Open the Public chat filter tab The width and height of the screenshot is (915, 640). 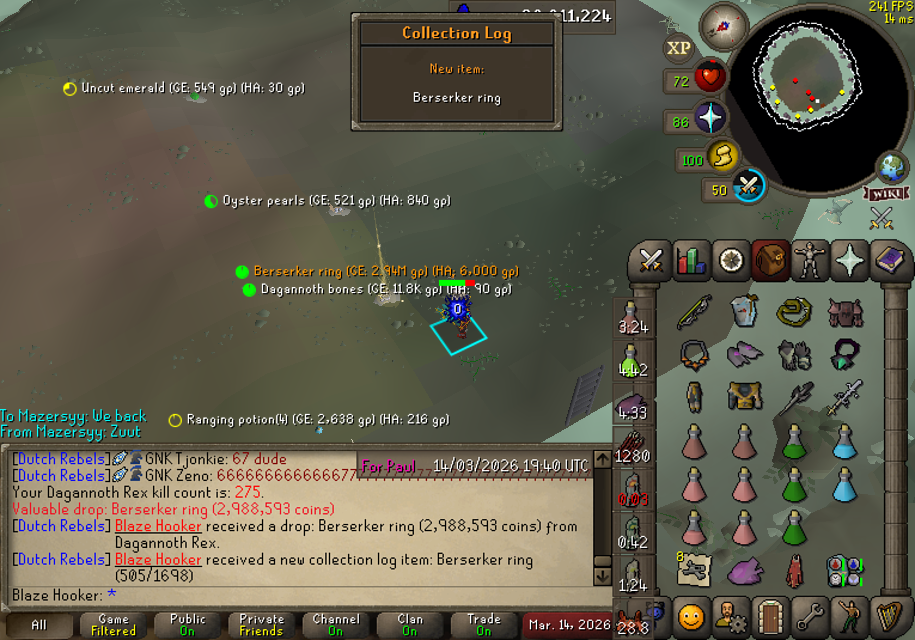(187, 626)
